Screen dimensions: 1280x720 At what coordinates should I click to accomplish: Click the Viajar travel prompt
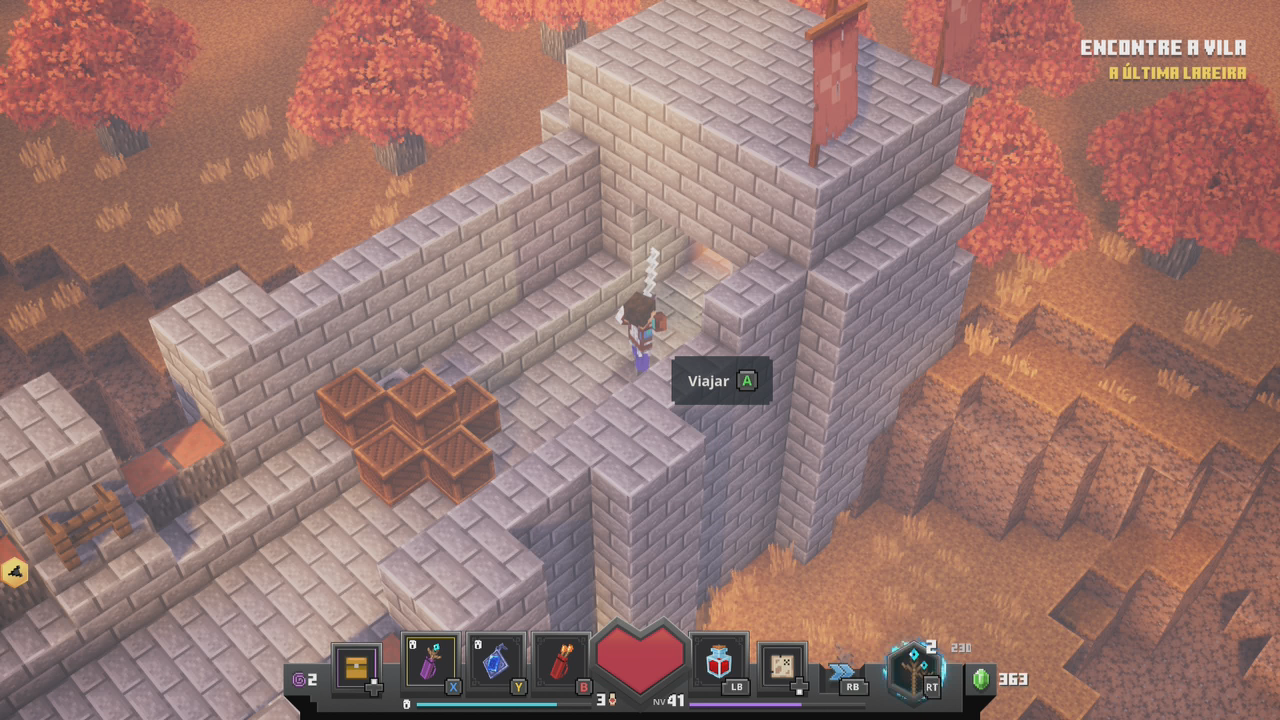(721, 381)
